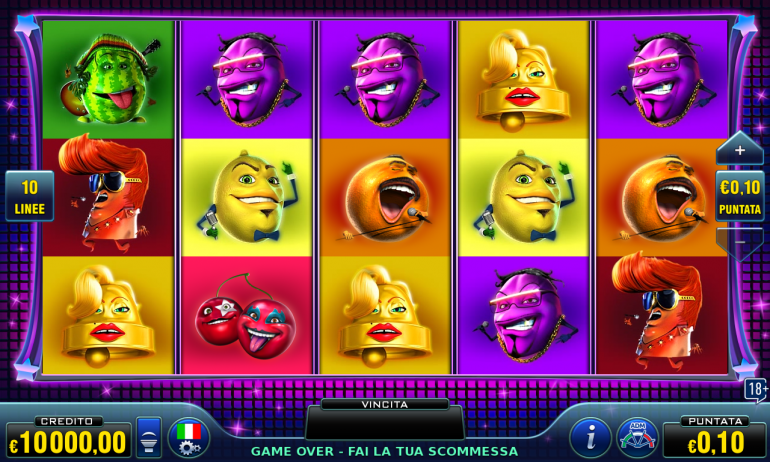The width and height of the screenshot is (770, 462).
Task: Click the €0,10 Puntata side button
Action: [x=740, y=196]
